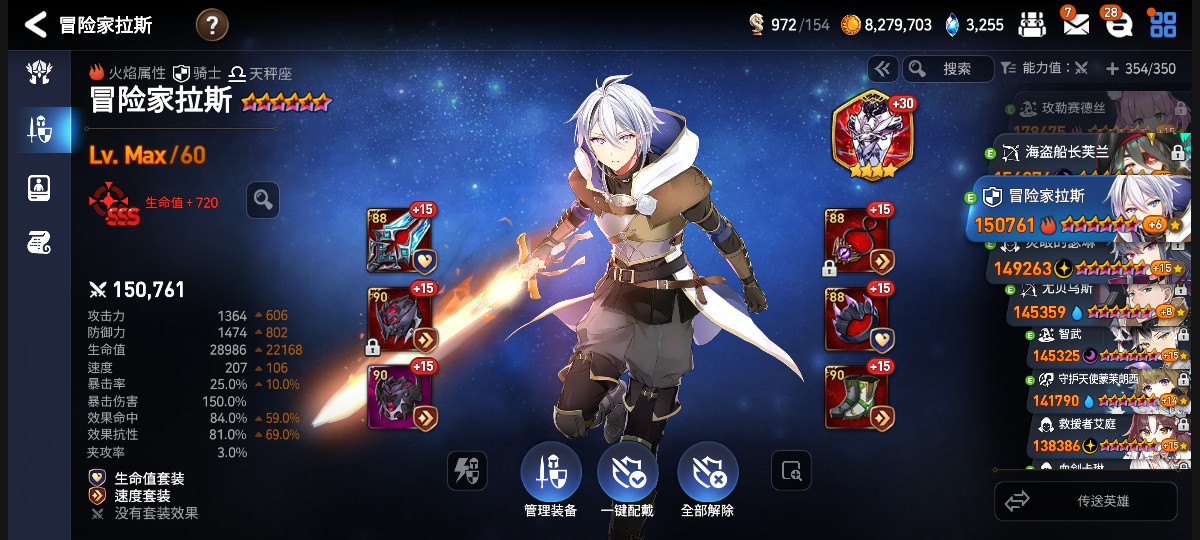Click the 搜索 hero search field
The image size is (1200, 540).
[x=950, y=68]
